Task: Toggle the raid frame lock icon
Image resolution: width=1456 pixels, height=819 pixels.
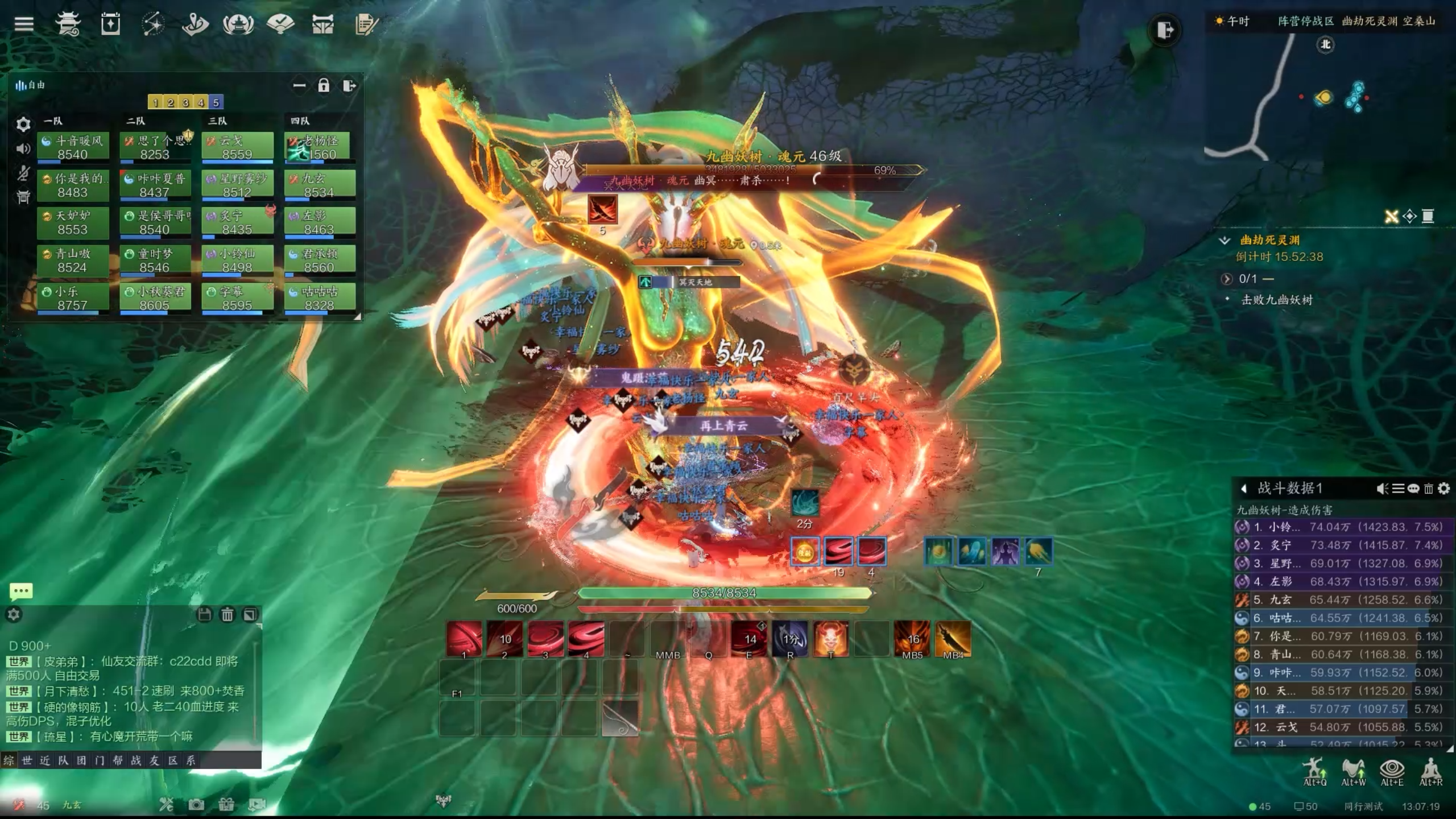Action: point(324,86)
